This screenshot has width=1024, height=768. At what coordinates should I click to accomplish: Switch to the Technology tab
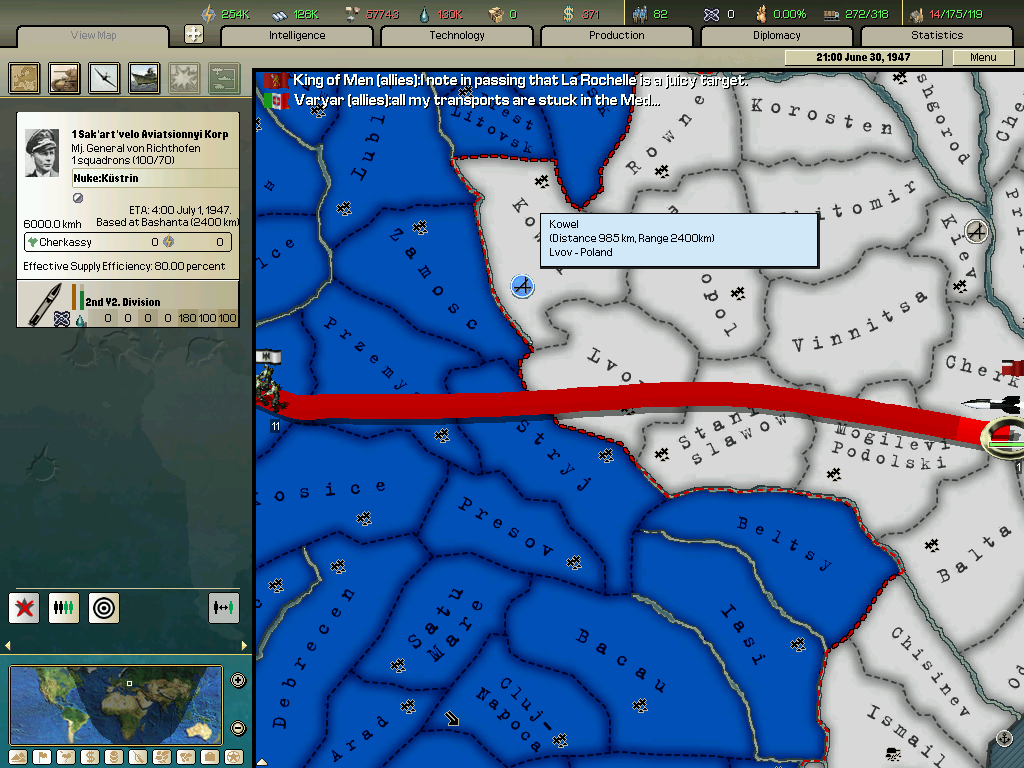(457, 36)
